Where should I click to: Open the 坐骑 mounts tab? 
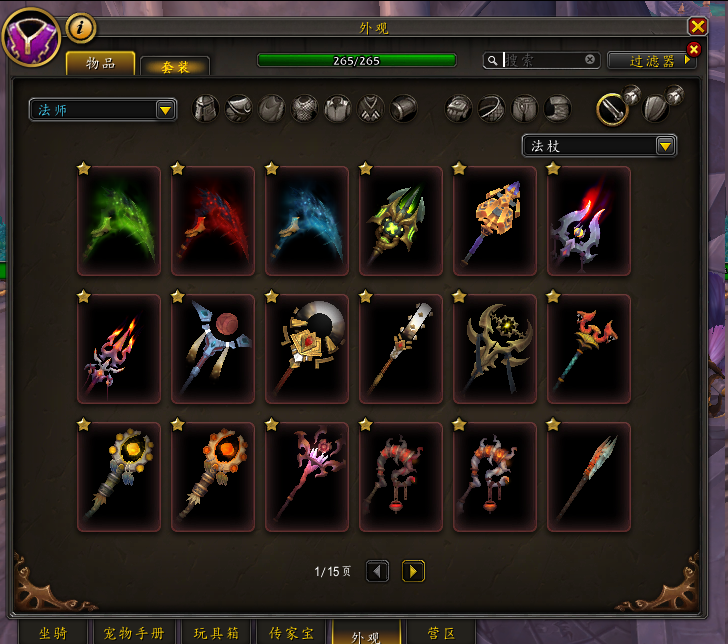(x=53, y=633)
